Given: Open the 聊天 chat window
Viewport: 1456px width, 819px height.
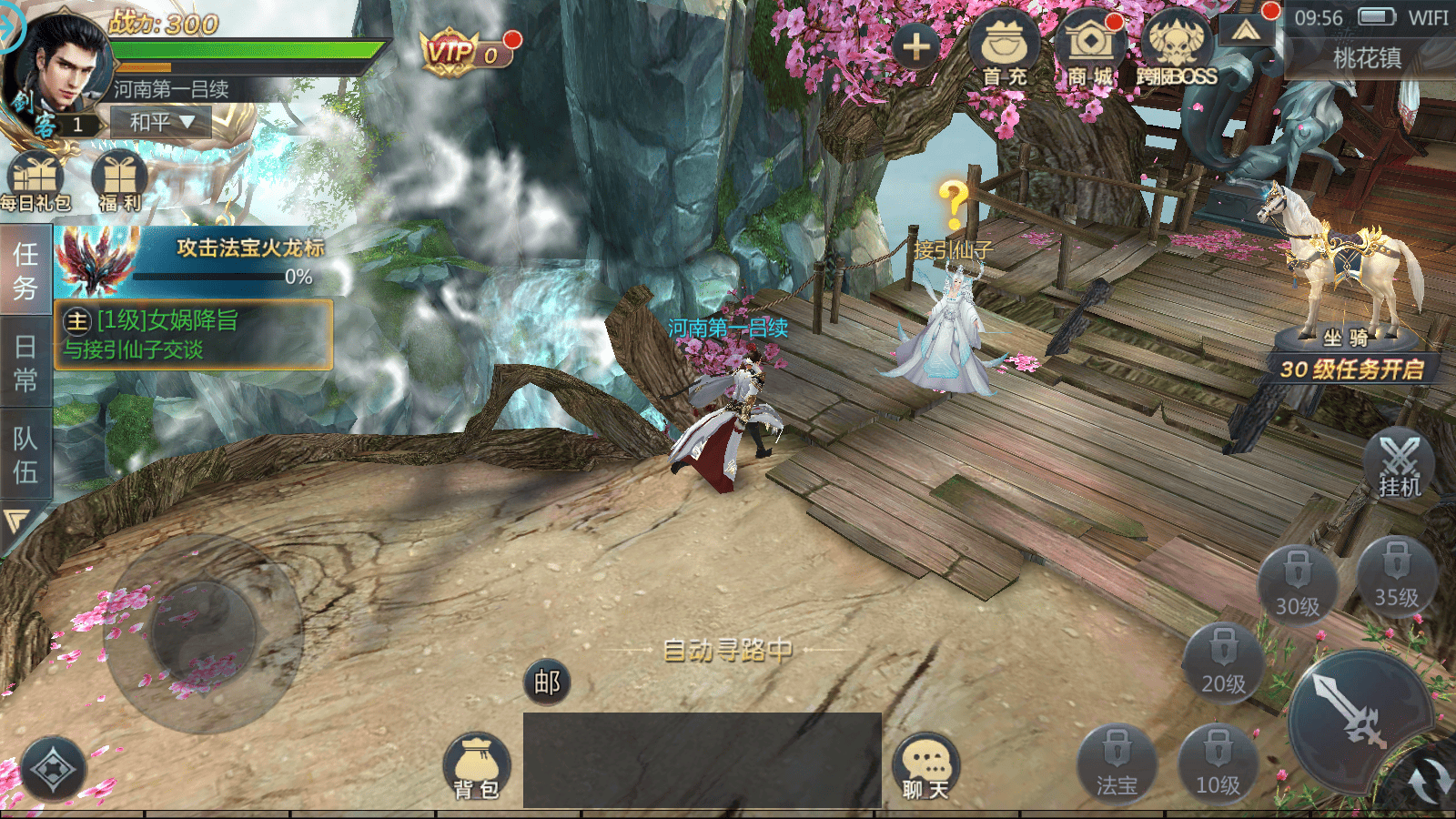Looking at the screenshot, I should (926, 767).
